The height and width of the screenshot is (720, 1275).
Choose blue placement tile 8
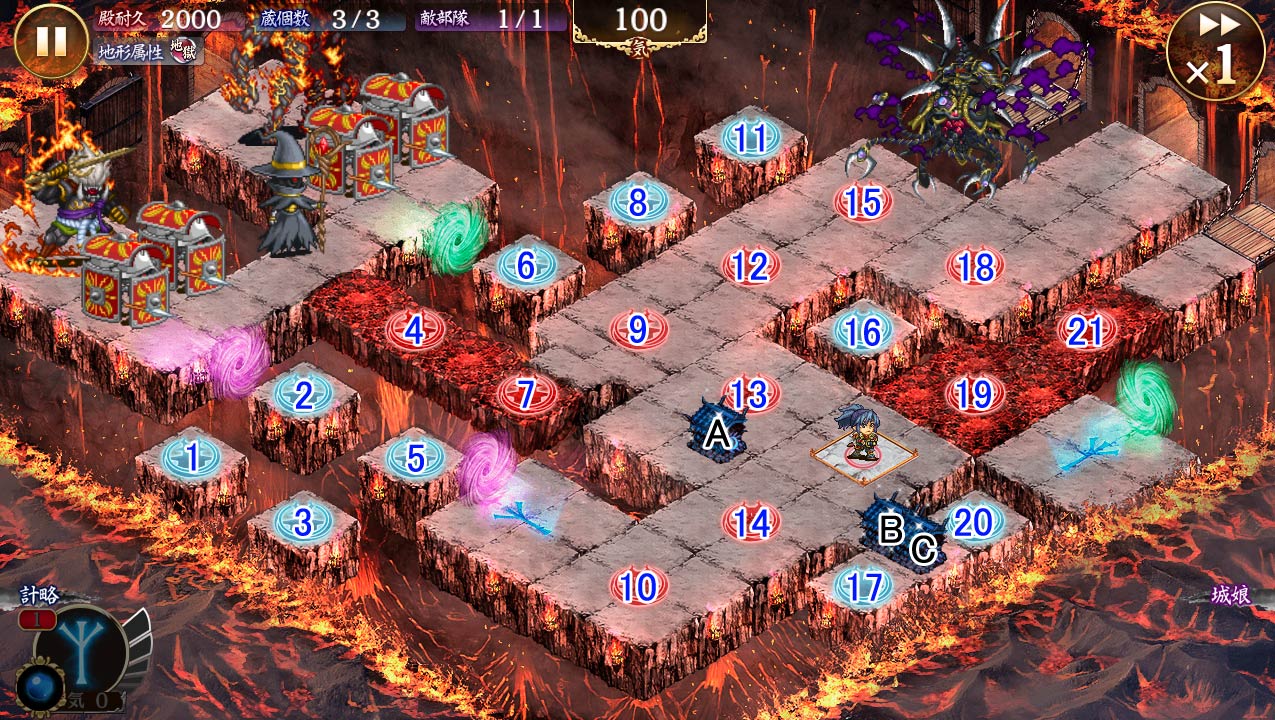click(x=638, y=203)
